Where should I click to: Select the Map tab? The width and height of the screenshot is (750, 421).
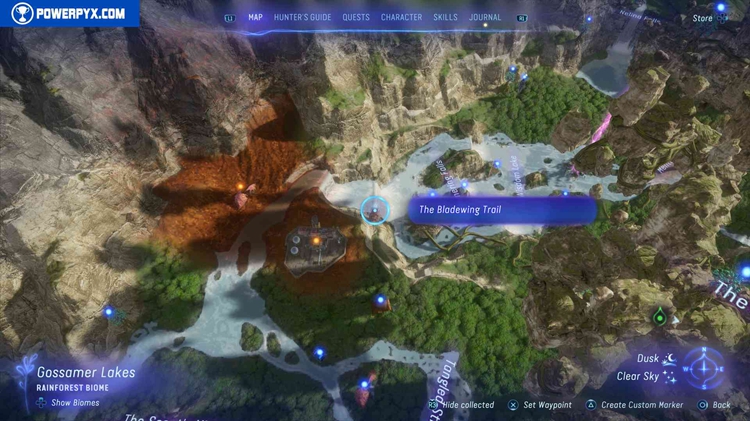click(x=256, y=17)
